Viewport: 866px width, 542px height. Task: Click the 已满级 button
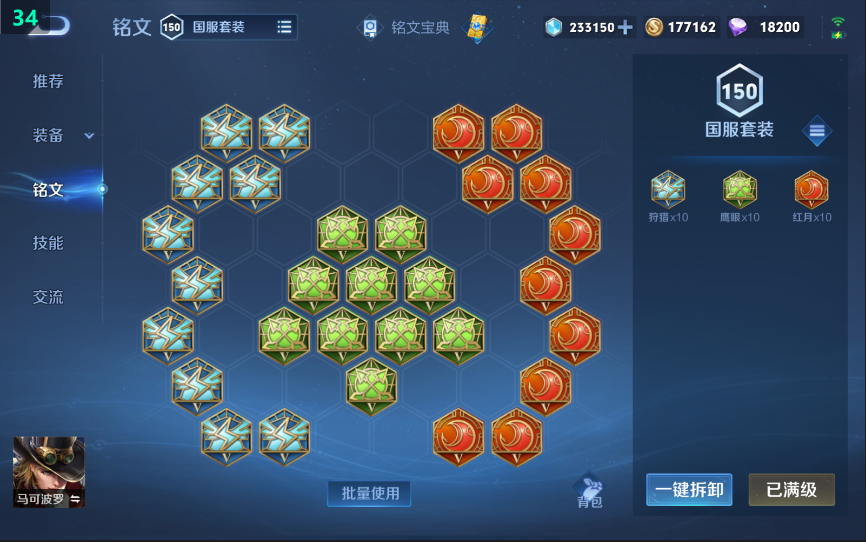[791, 489]
